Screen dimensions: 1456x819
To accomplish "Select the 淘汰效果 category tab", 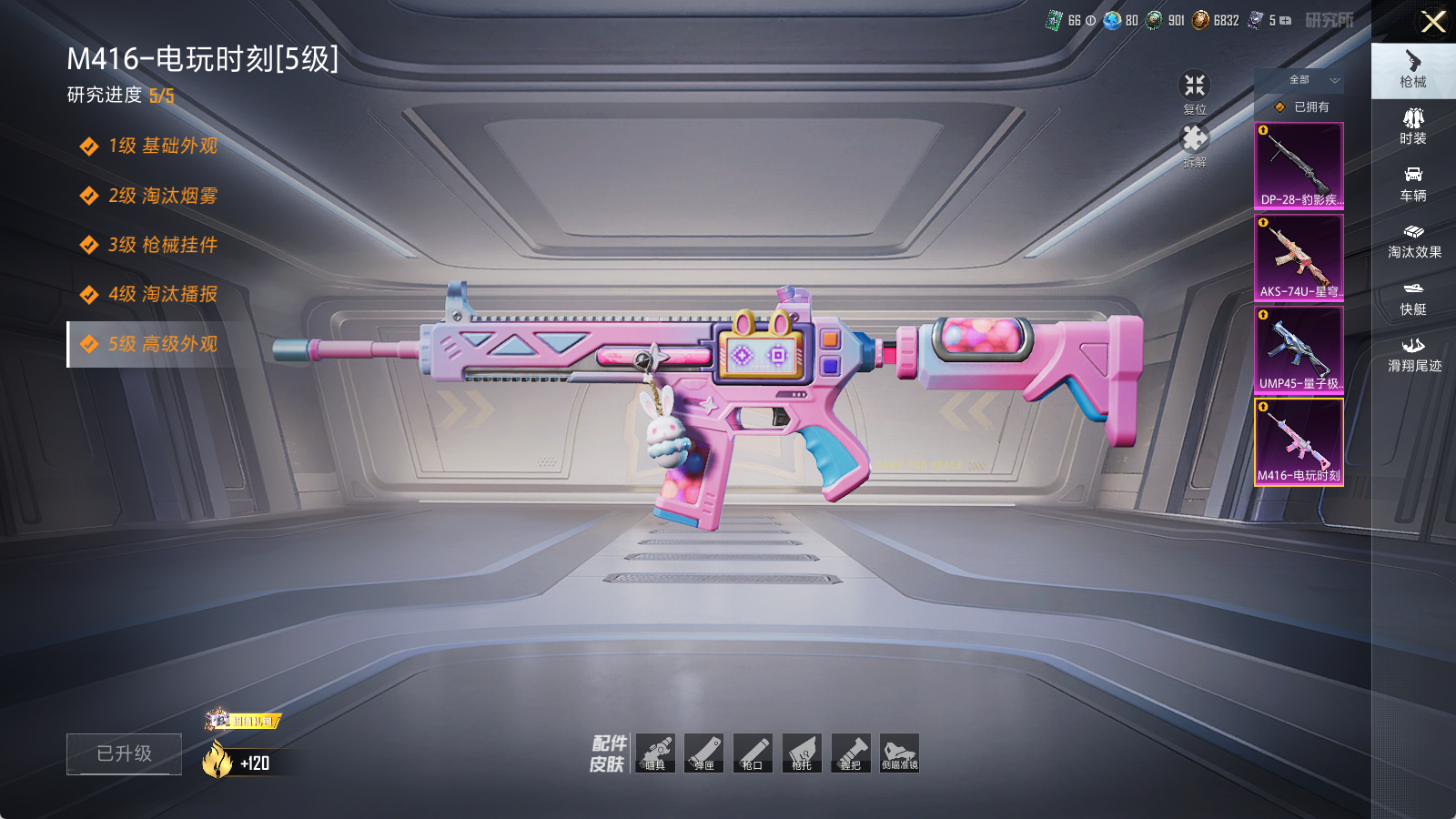I will pos(1414,241).
